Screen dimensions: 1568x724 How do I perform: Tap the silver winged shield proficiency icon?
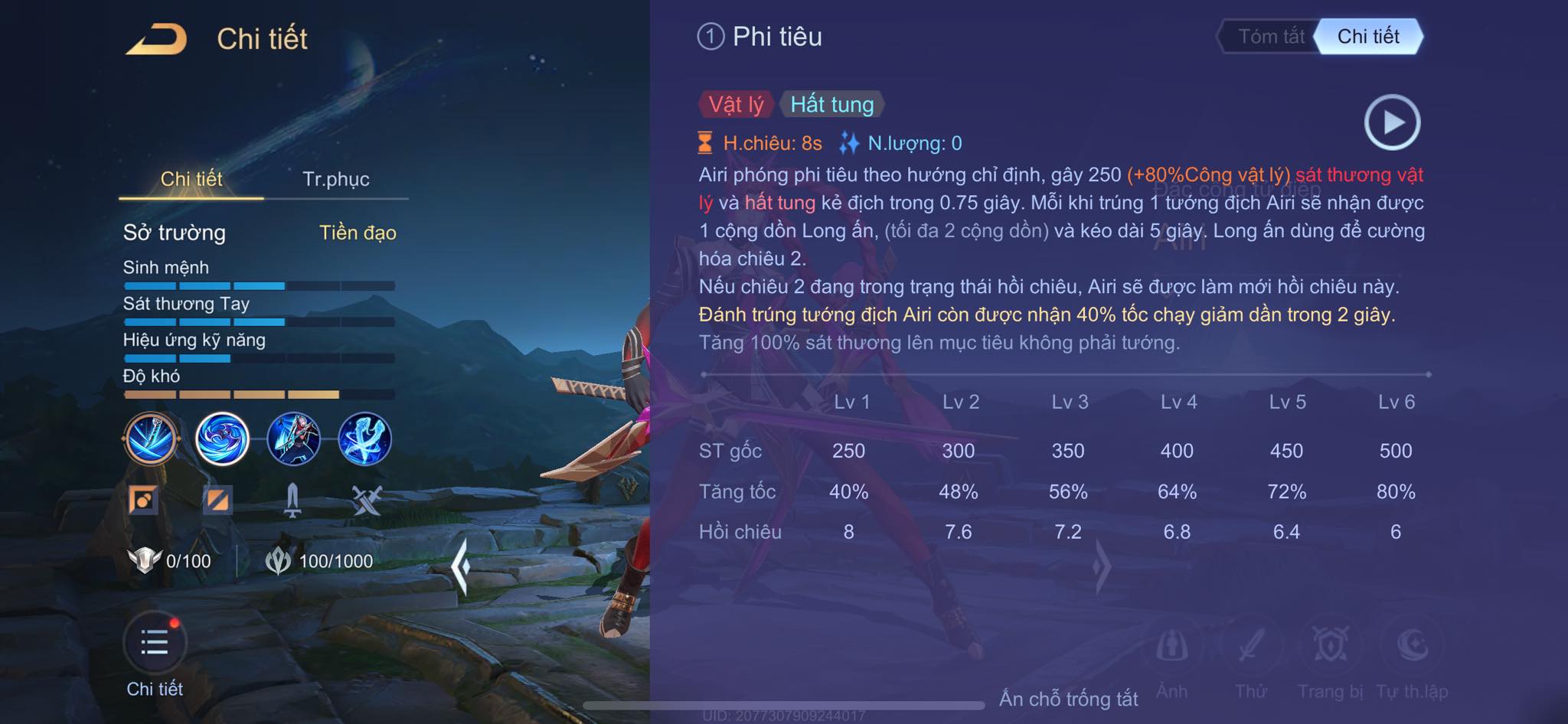(145, 561)
